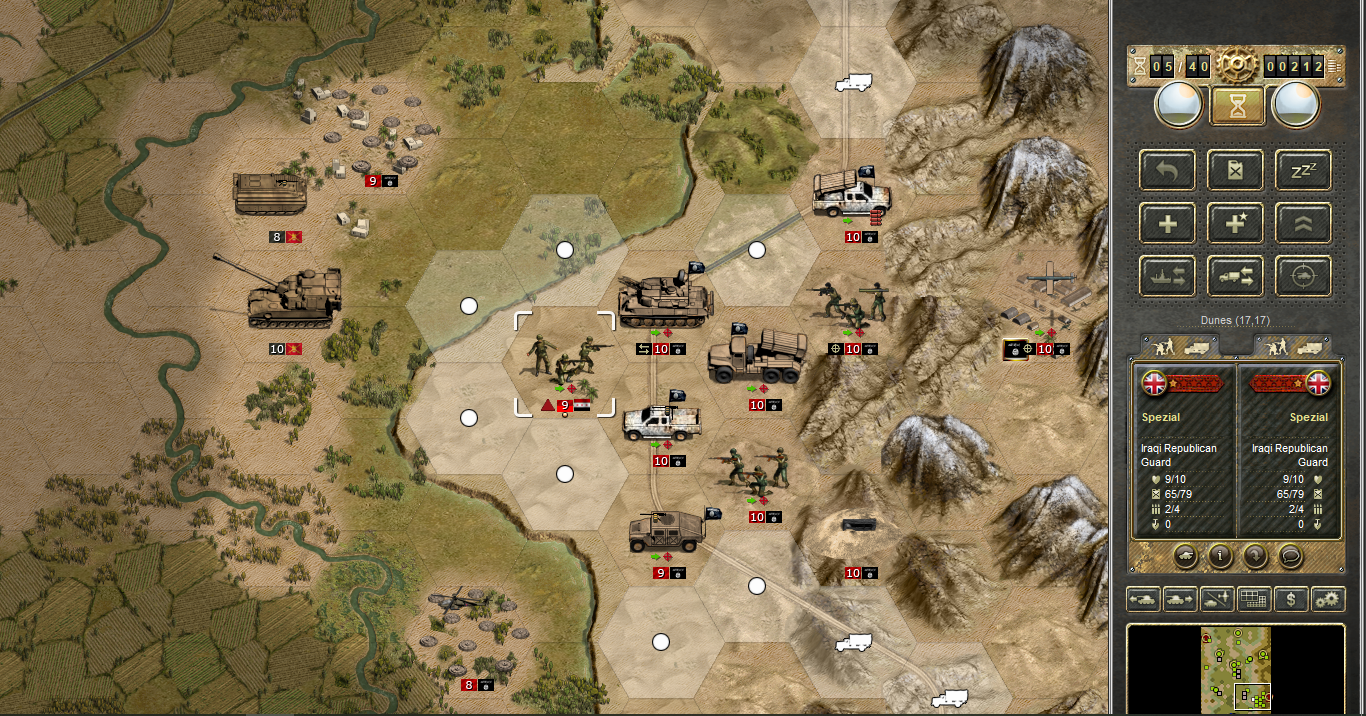The height and width of the screenshot is (716, 1366).
Task: Click the ship embark swap button
Action: tap(1167, 277)
